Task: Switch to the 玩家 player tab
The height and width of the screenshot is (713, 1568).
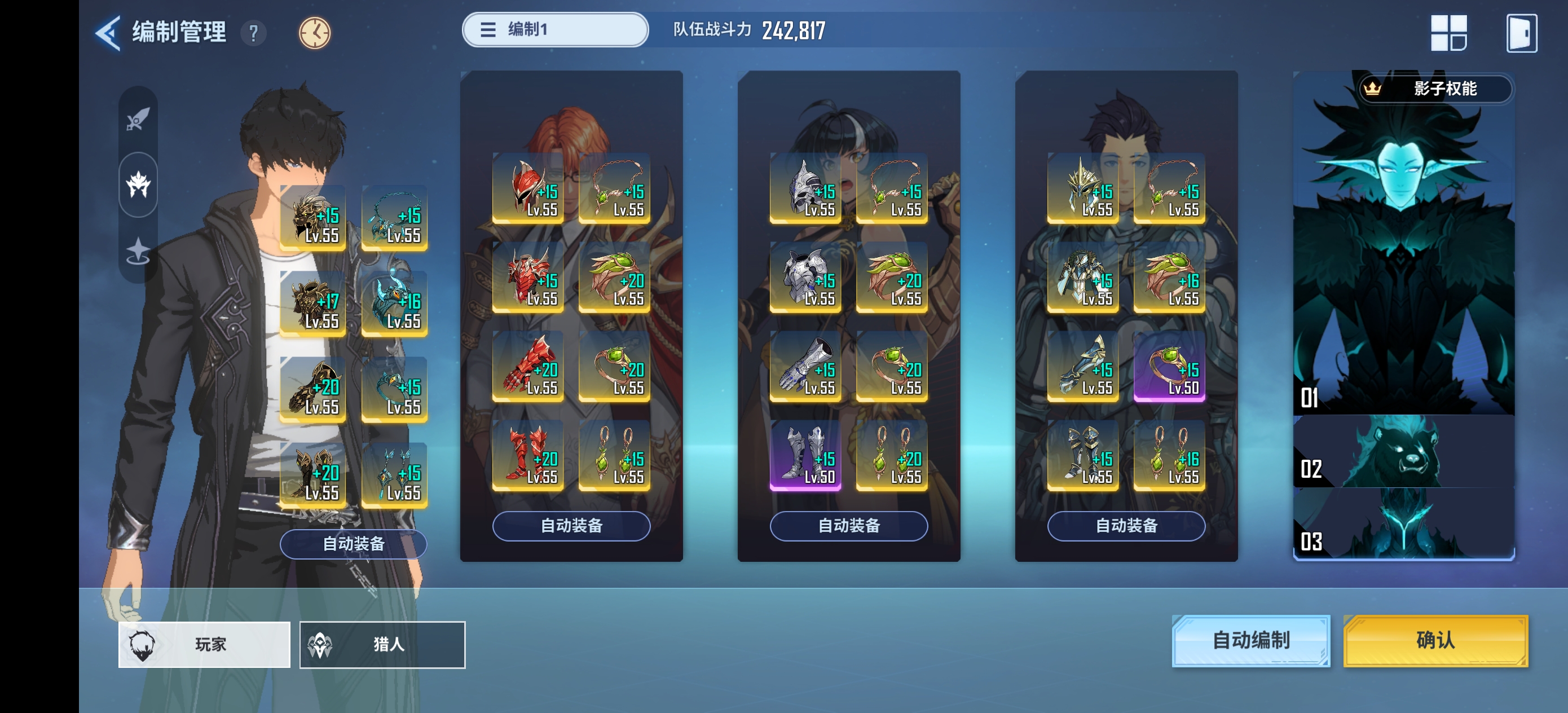Action: [x=204, y=644]
